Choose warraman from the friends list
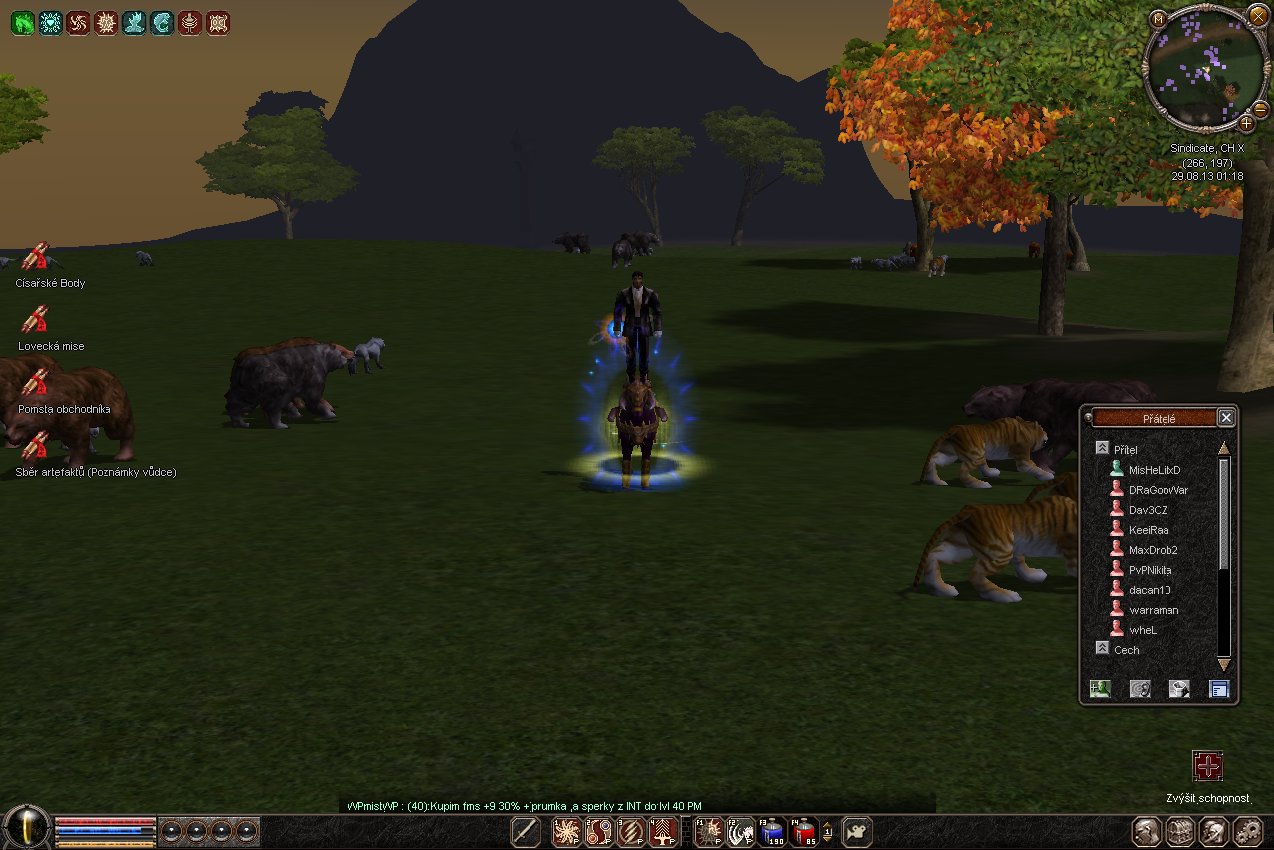Image resolution: width=1274 pixels, height=850 pixels. (x=1153, y=610)
